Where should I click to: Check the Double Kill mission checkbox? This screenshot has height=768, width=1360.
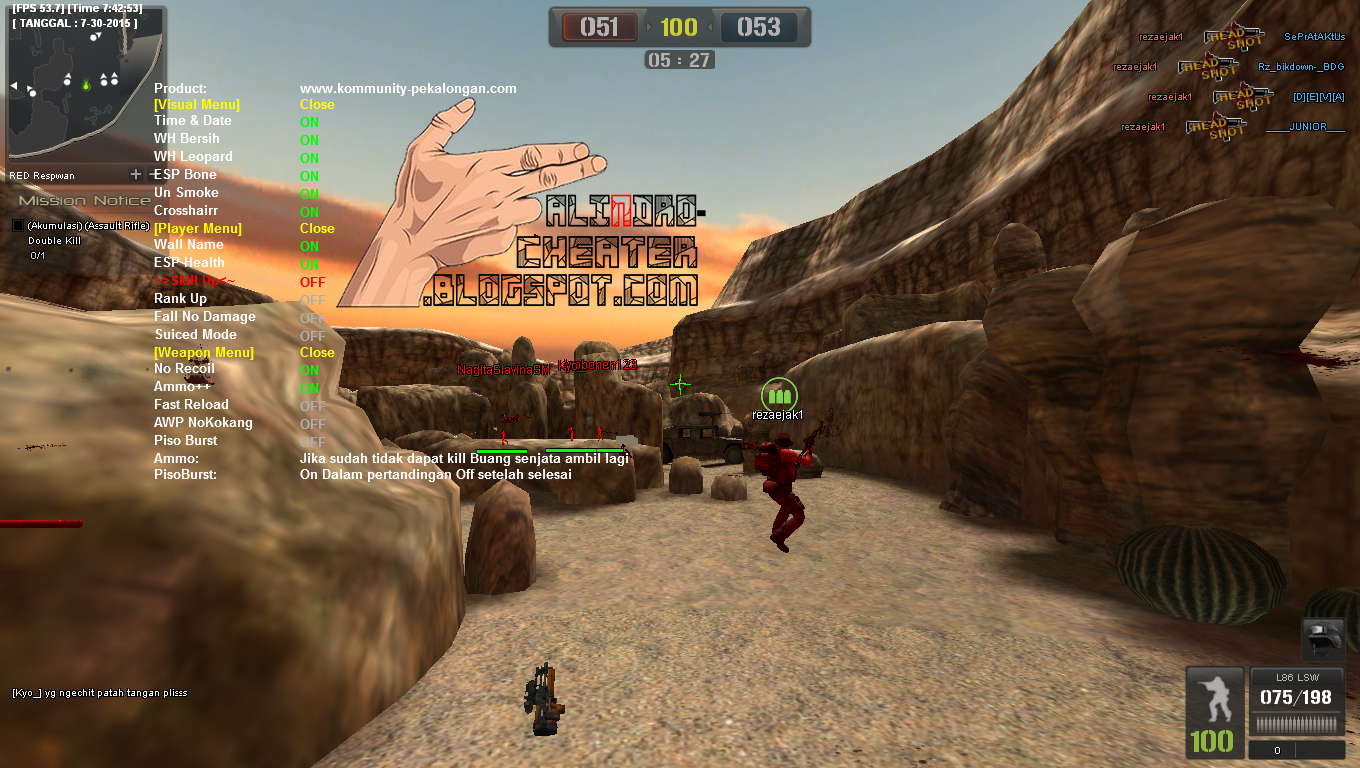pyautogui.click(x=16, y=225)
